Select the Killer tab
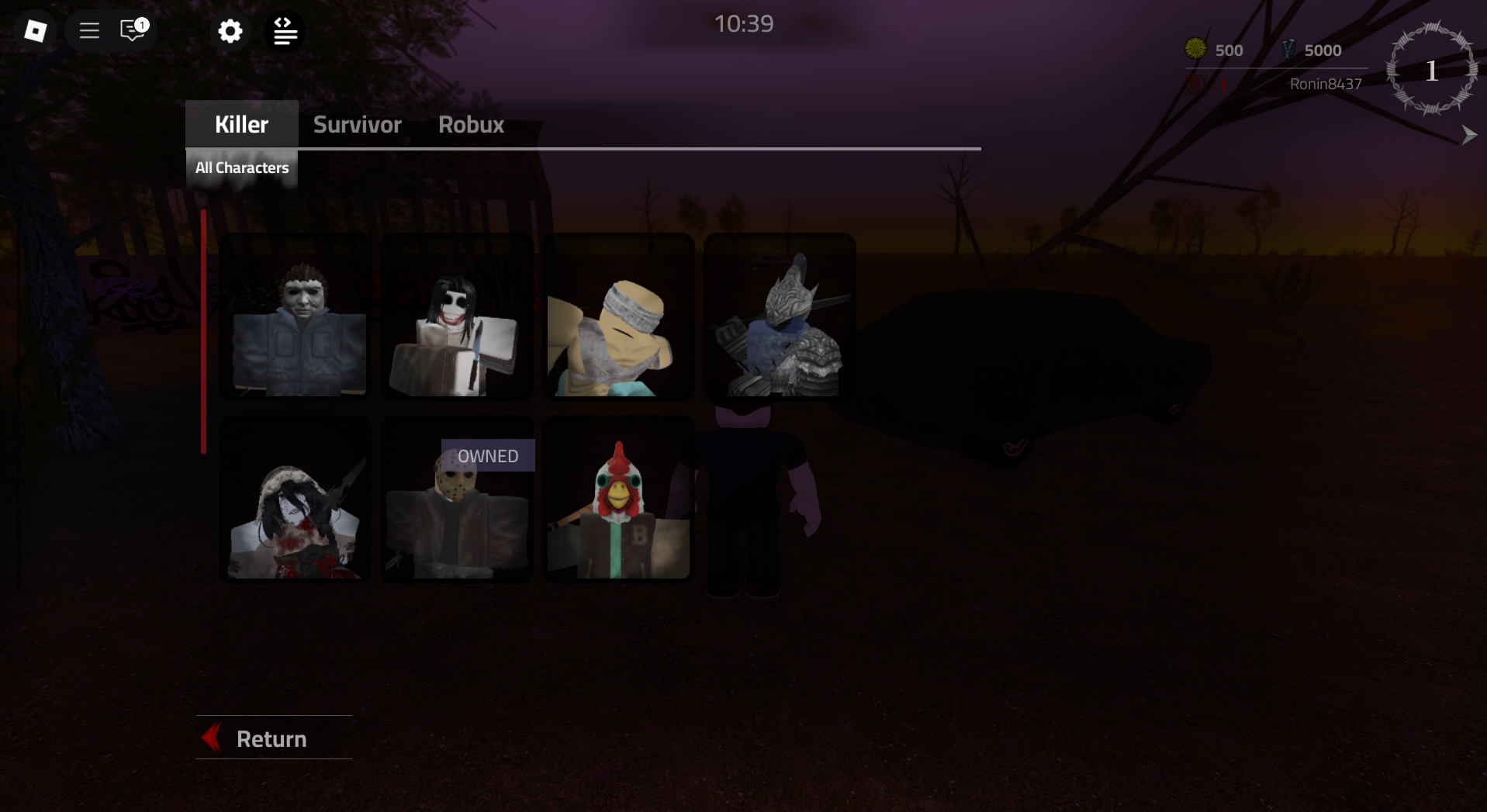Viewport: 1487px width, 812px height. click(241, 123)
